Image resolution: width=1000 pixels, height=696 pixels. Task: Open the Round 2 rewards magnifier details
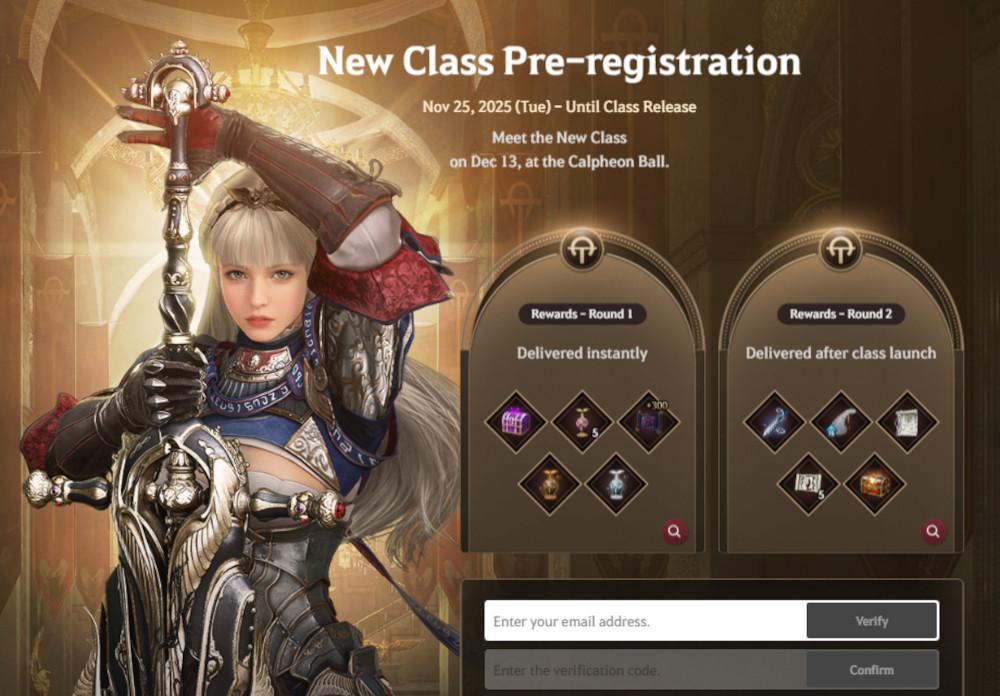click(x=934, y=532)
